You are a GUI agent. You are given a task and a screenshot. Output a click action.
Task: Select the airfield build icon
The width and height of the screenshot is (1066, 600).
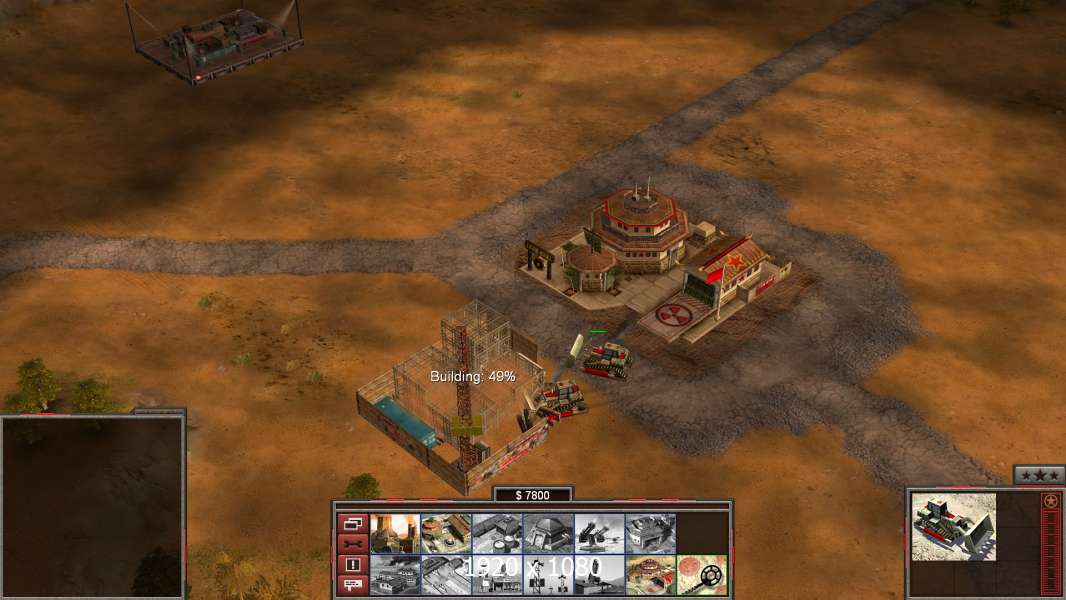point(446,575)
